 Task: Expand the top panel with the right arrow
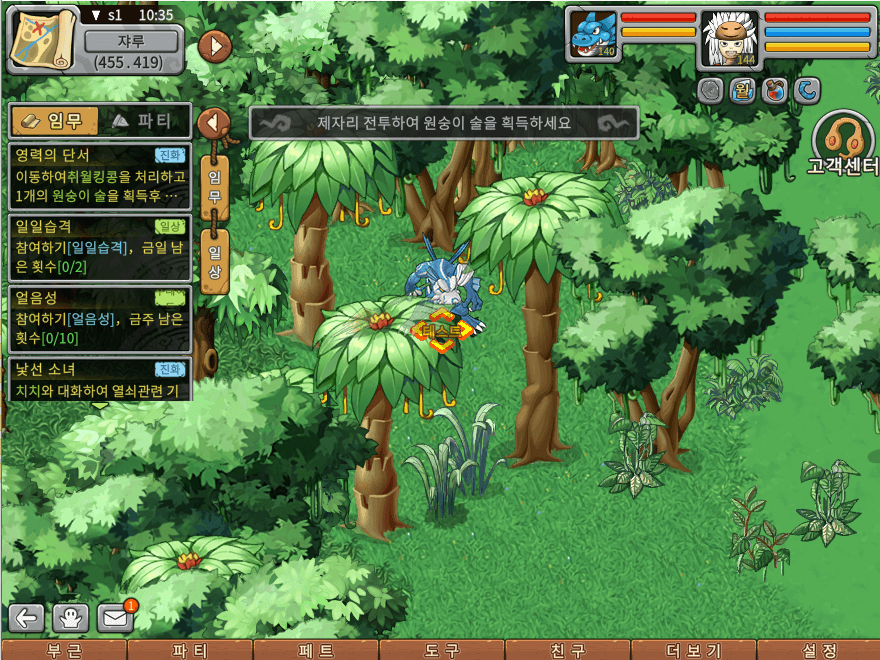215,46
